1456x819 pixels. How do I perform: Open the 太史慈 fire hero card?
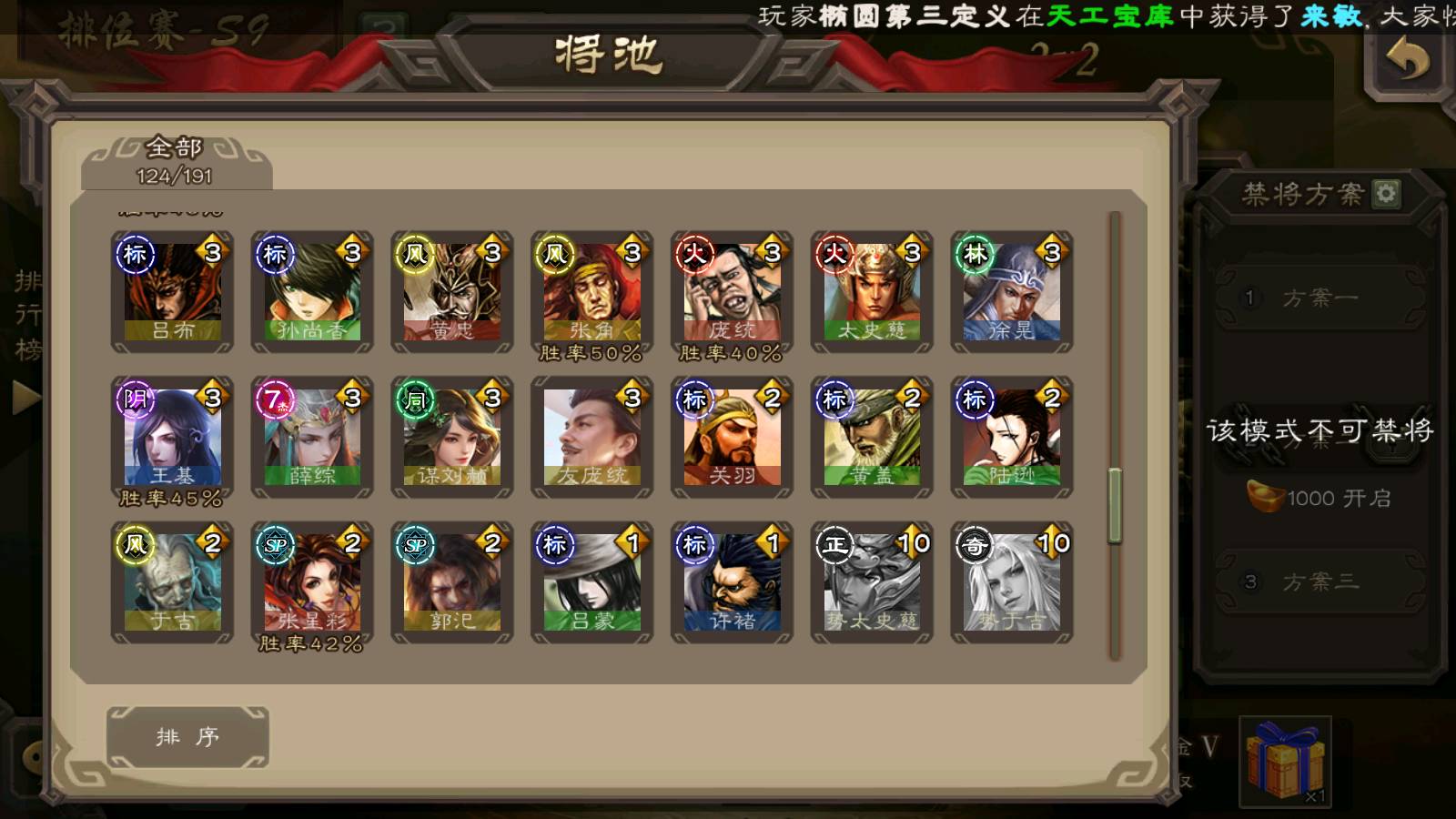tap(872, 291)
